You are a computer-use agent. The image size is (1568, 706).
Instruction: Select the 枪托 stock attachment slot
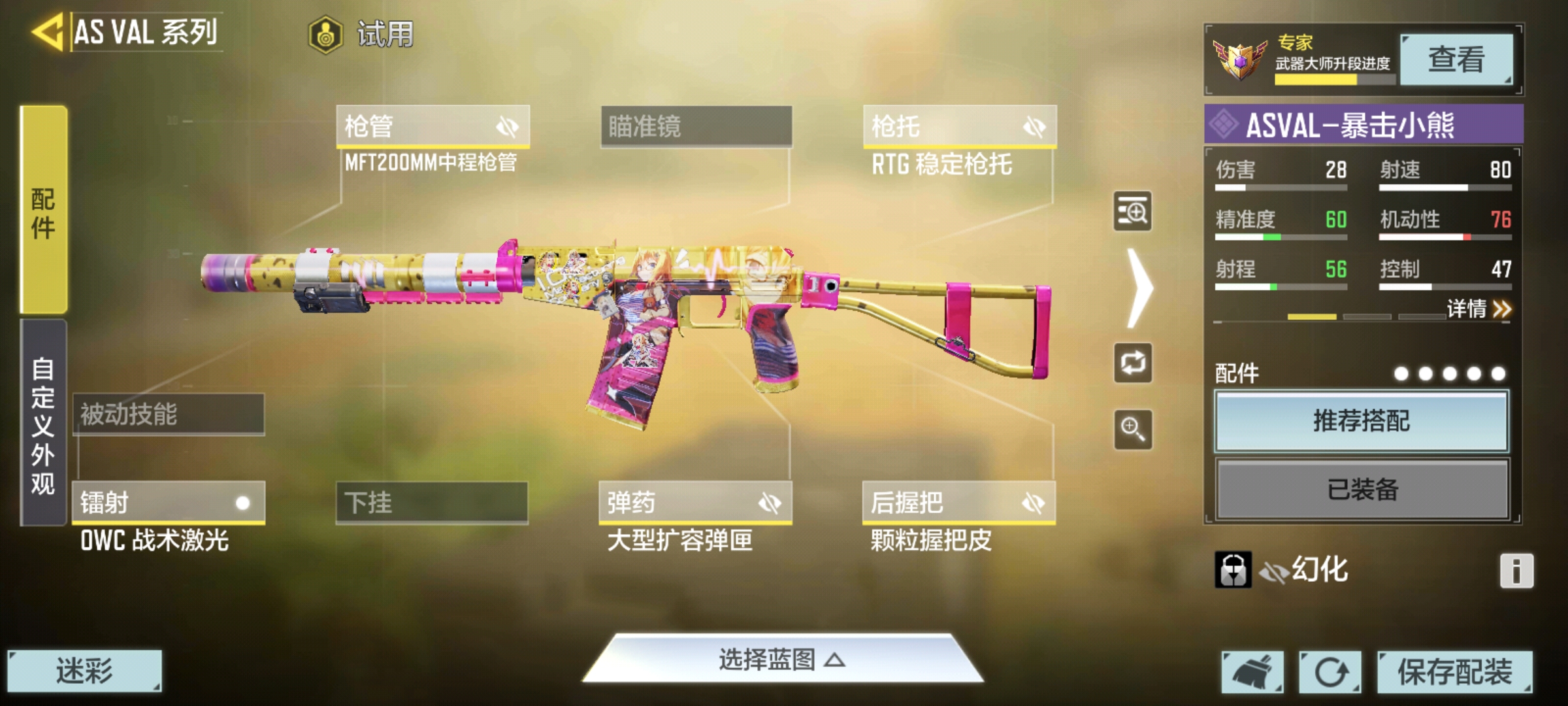point(959,126)
